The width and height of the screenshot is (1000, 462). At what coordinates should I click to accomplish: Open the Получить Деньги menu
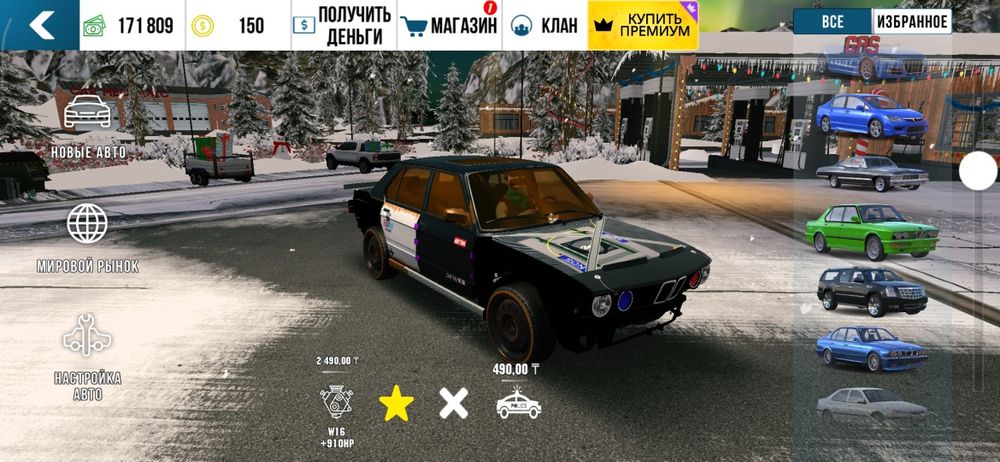[343, 26]
